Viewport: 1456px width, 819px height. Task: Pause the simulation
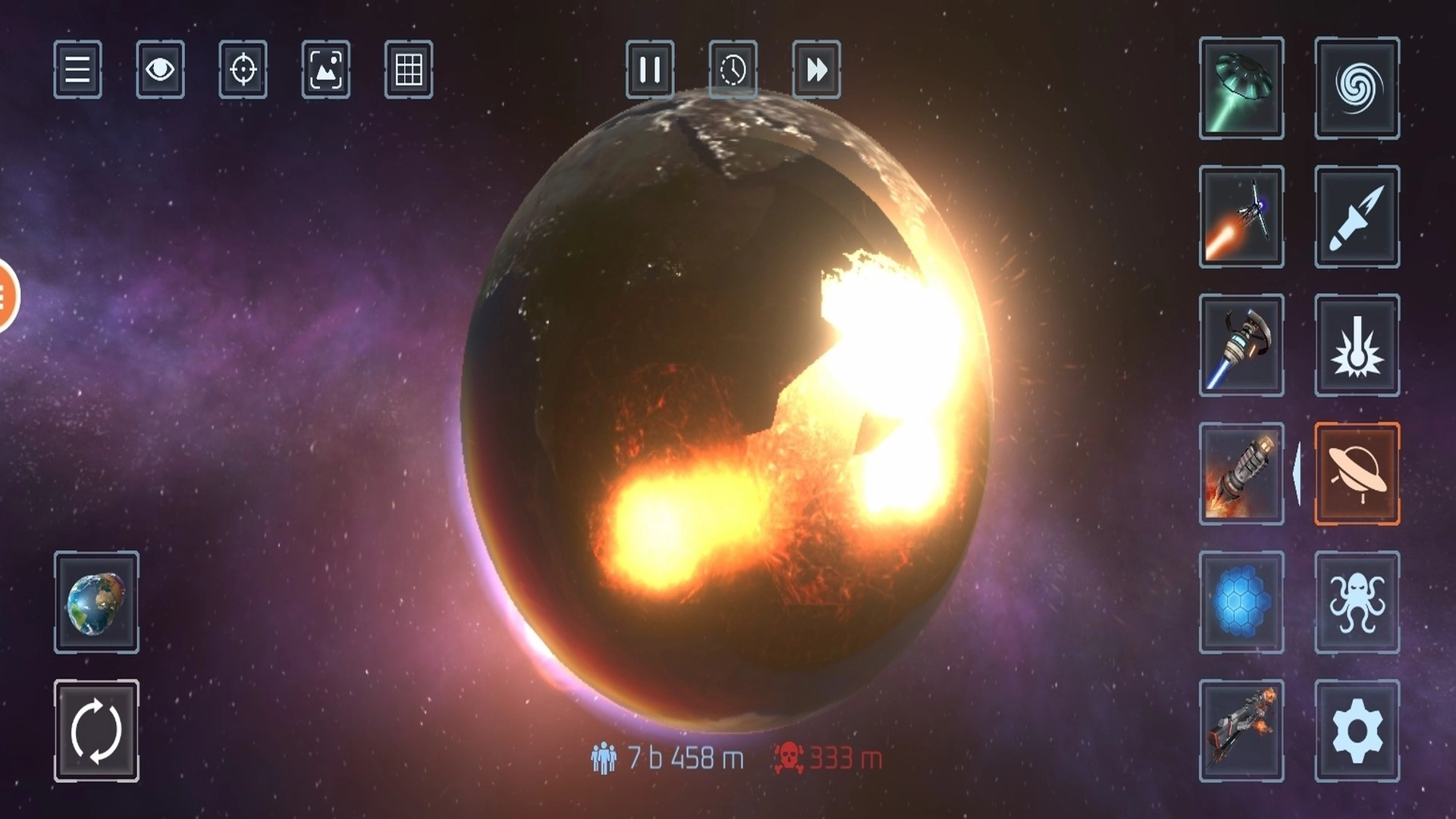click(x=650, y=70)
